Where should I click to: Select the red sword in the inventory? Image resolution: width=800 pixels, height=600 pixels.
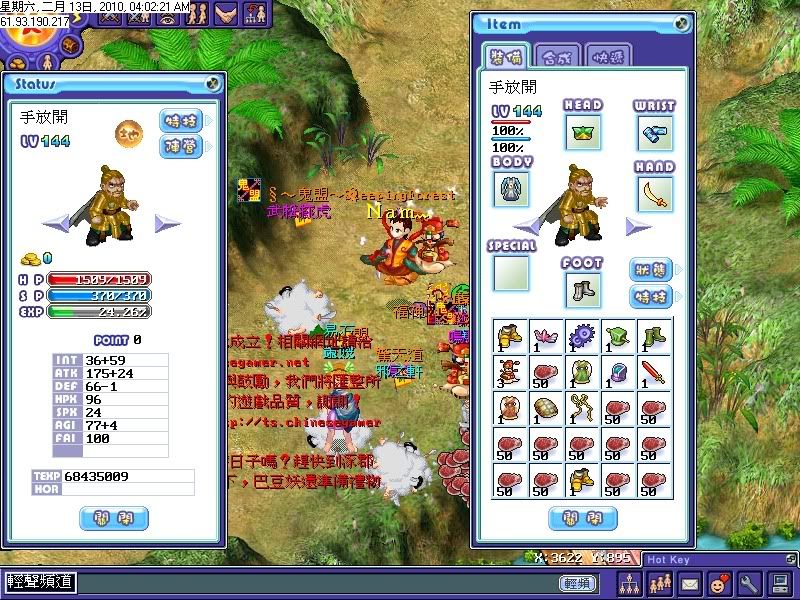point(655,373)
